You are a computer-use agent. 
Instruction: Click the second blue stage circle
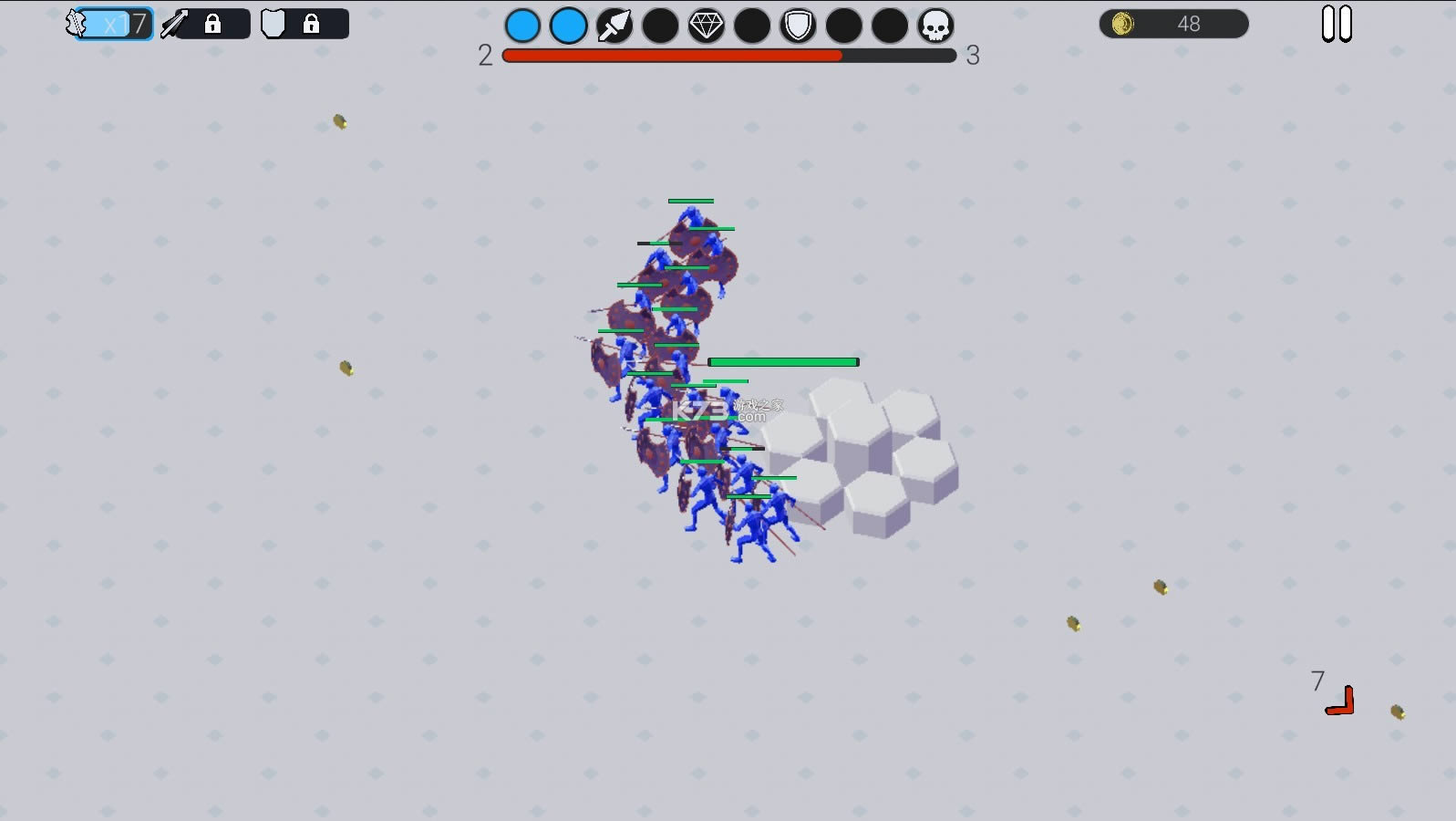569,26
